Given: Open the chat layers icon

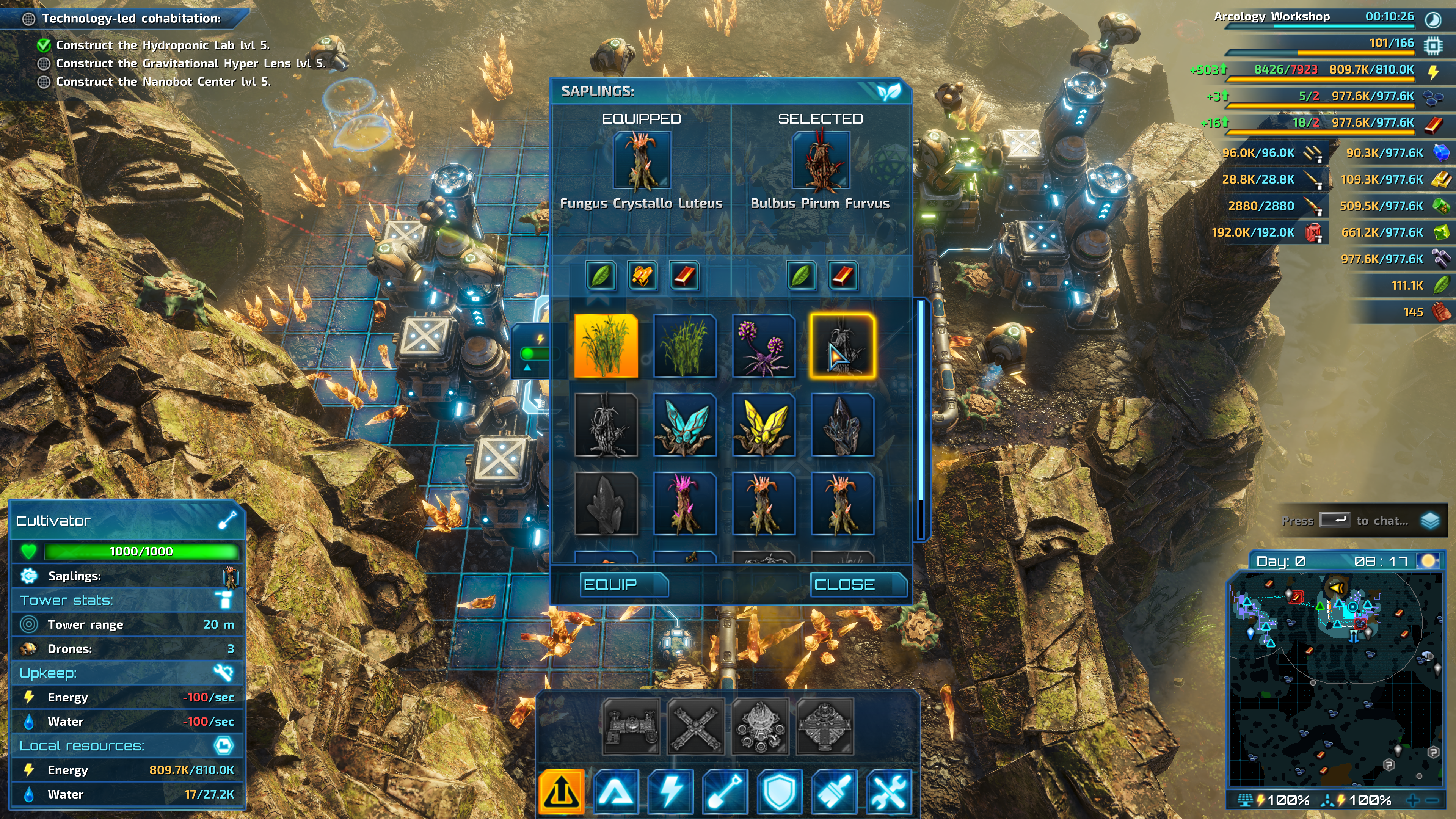Looking at the screenshot, I should (x=1430, y=521).
